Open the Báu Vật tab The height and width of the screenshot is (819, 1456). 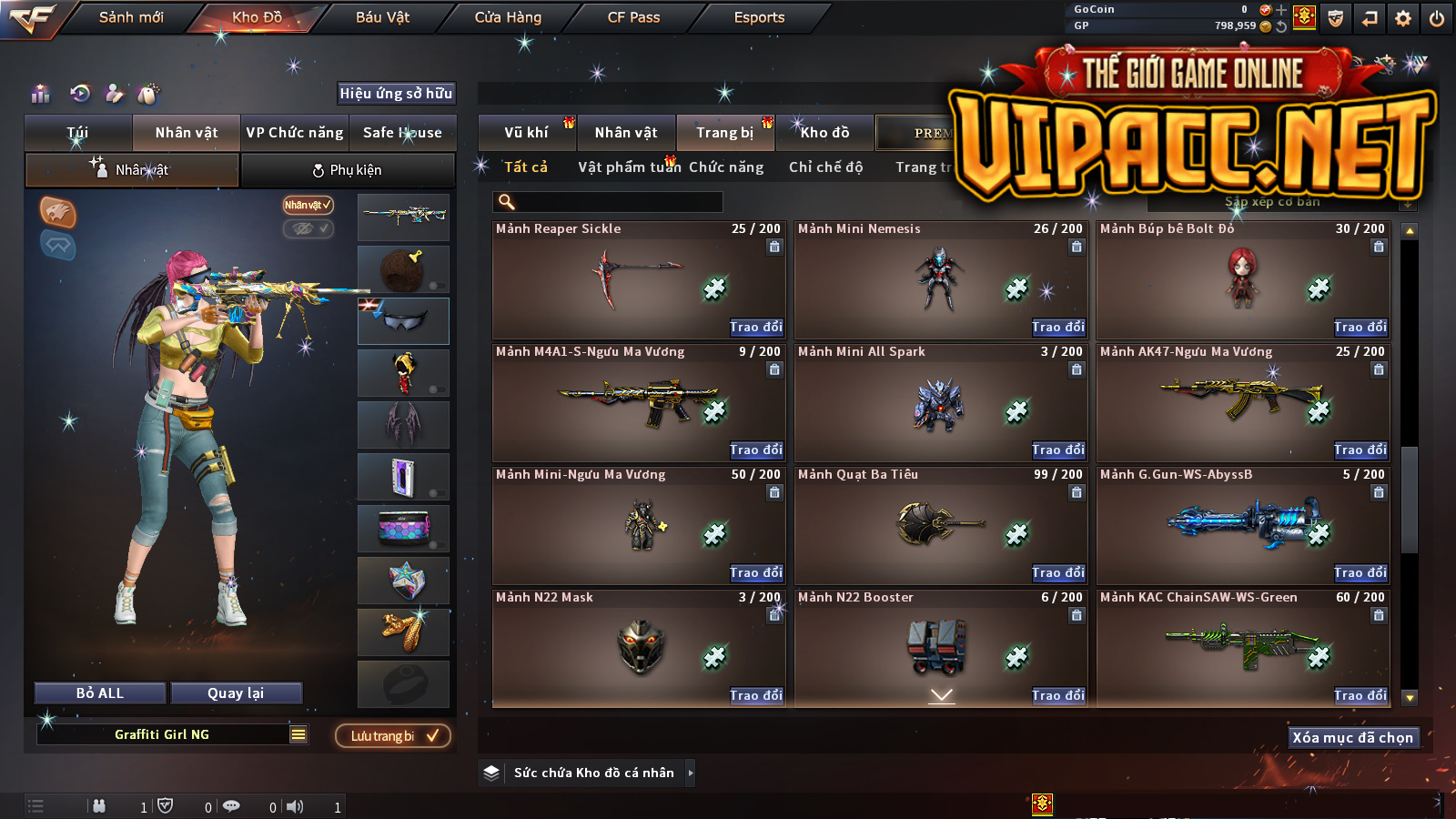tap(382, 17)
